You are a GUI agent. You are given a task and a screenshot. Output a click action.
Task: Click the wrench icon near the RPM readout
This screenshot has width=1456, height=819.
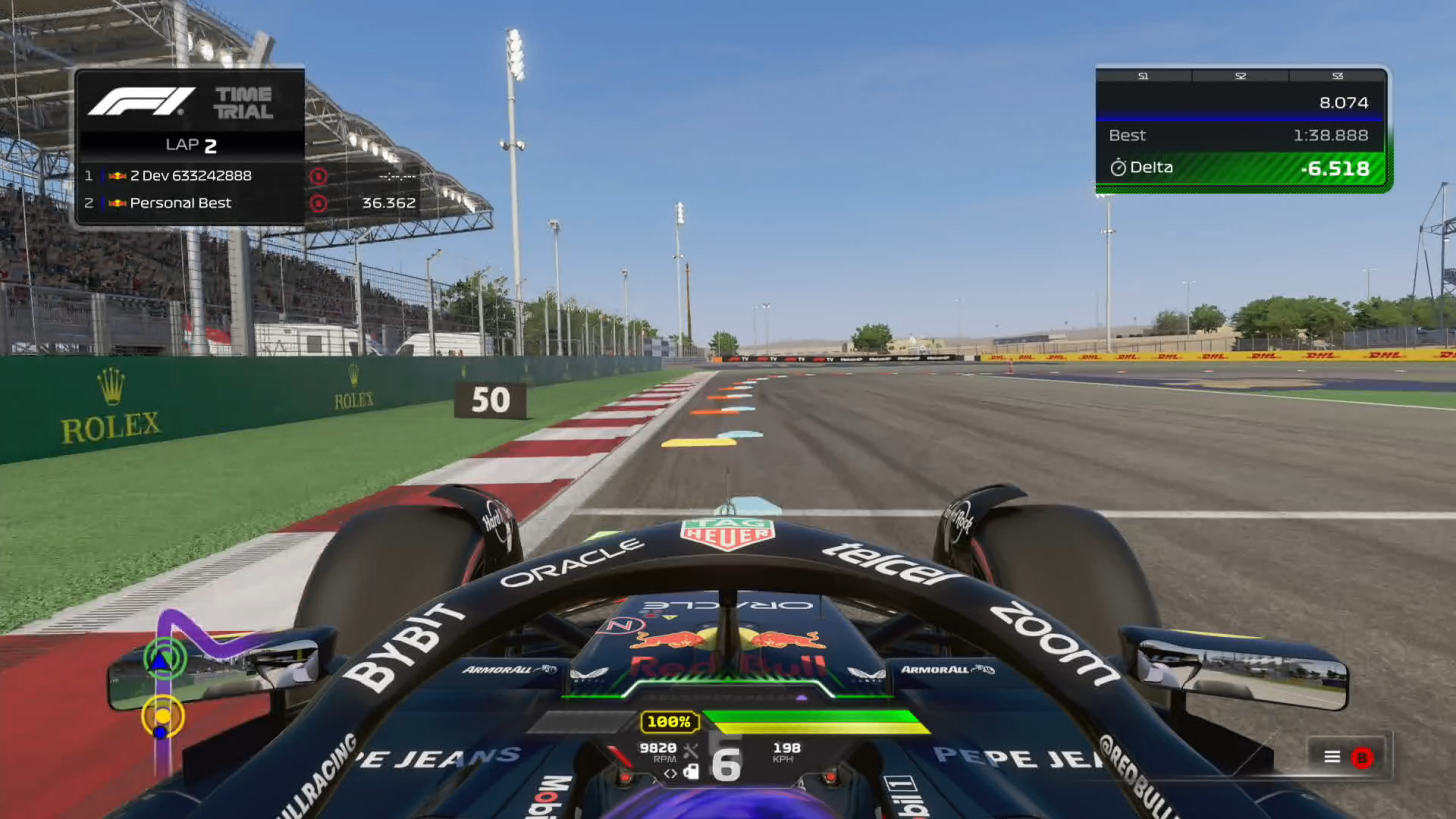coord(690,748)
